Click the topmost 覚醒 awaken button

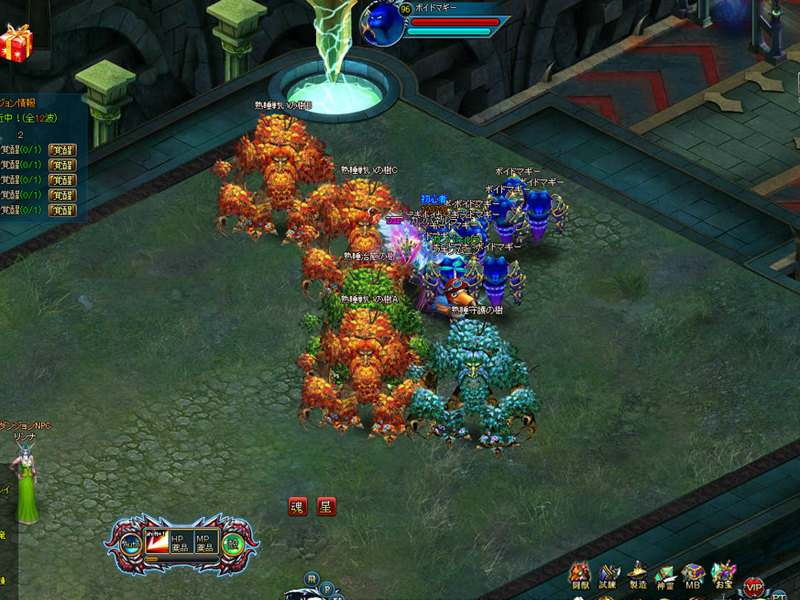(x=62, y=150)
